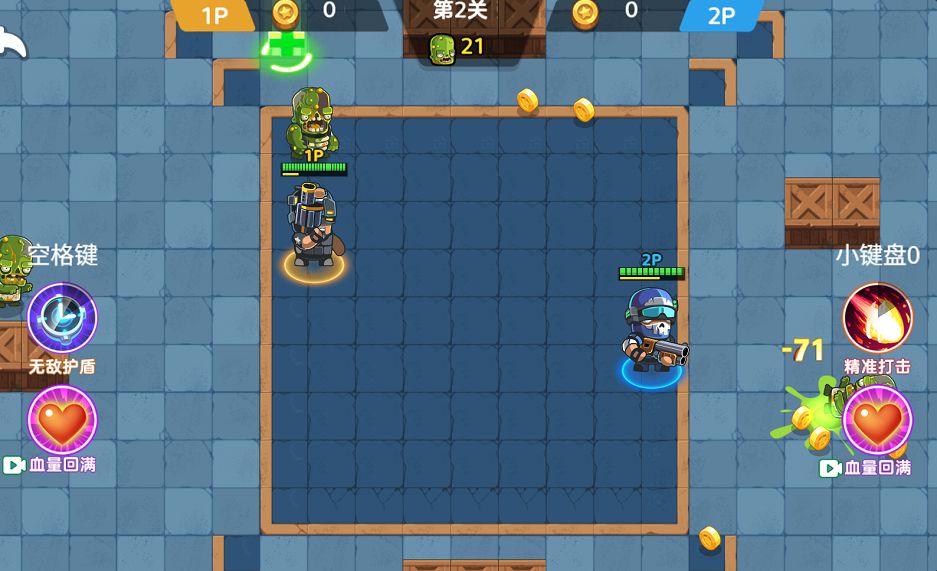Use 2P's 血量回满 heart heal button
Image resolution: width=937 pixels, height=571 pixels.
coord(877,421)
